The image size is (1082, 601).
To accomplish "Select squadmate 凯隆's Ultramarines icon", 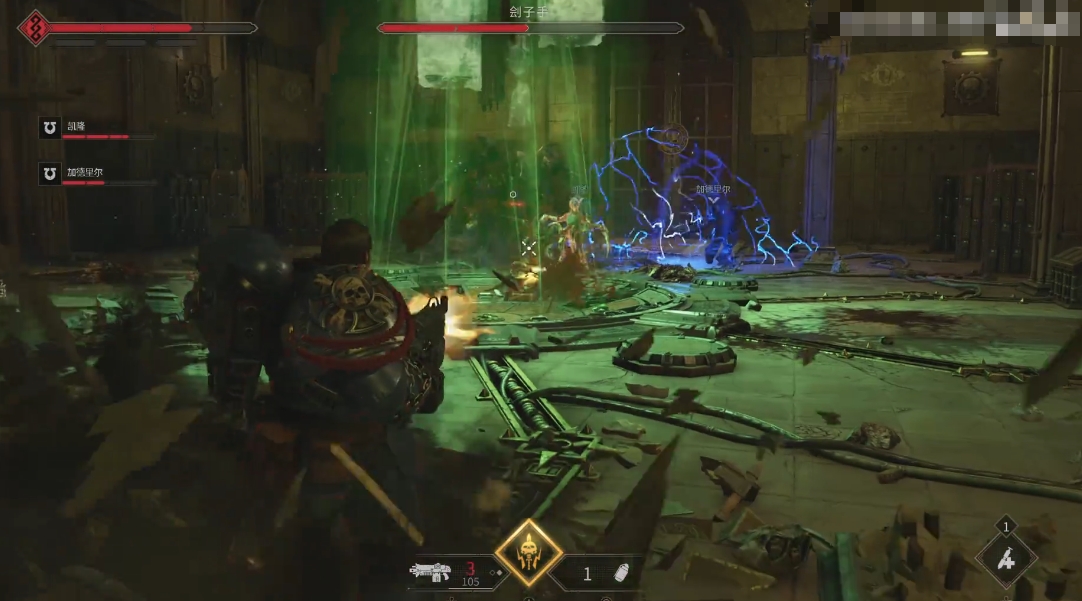I will (49, 127).
